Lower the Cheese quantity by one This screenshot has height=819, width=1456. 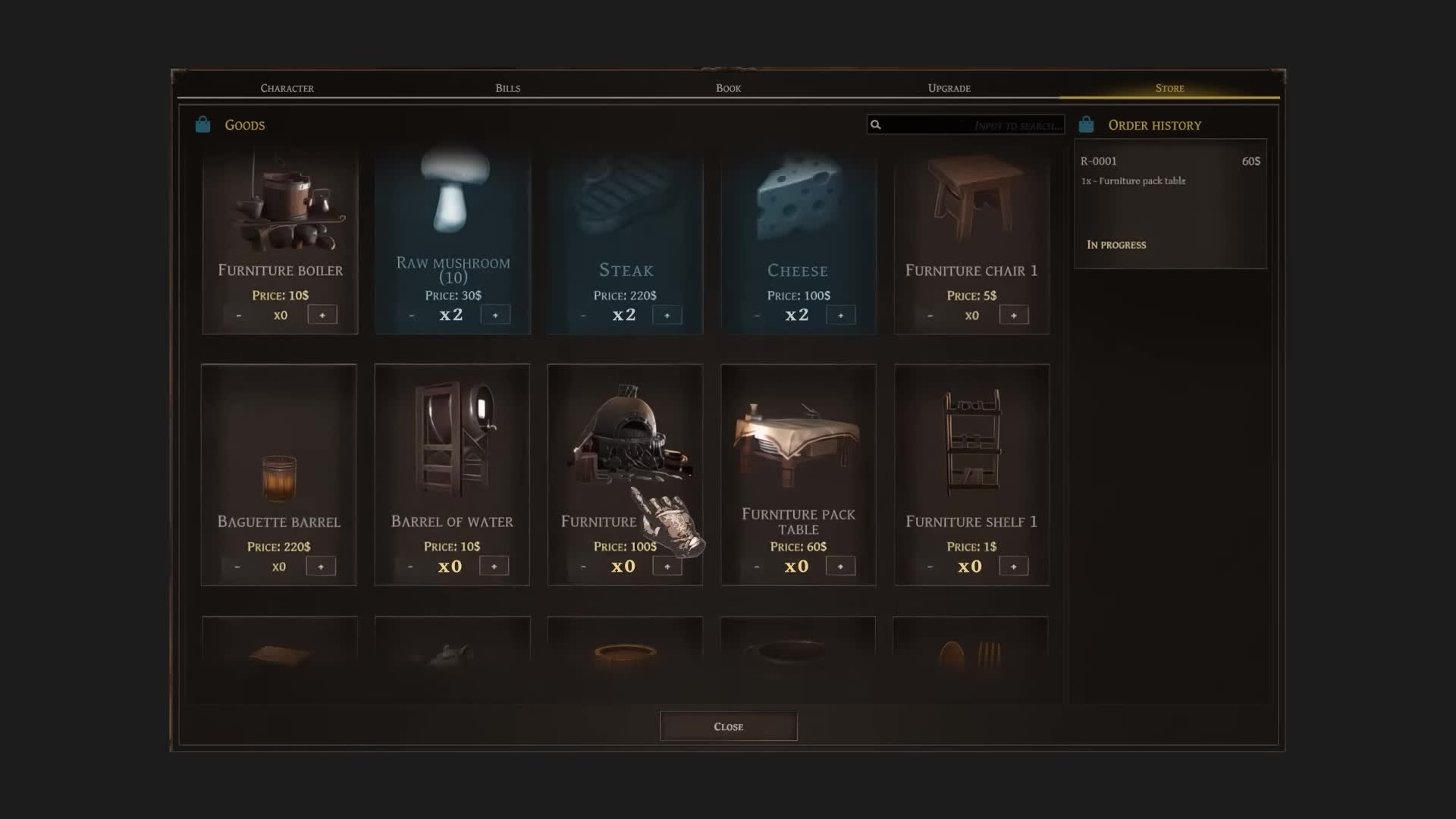[x=757, y=315]
